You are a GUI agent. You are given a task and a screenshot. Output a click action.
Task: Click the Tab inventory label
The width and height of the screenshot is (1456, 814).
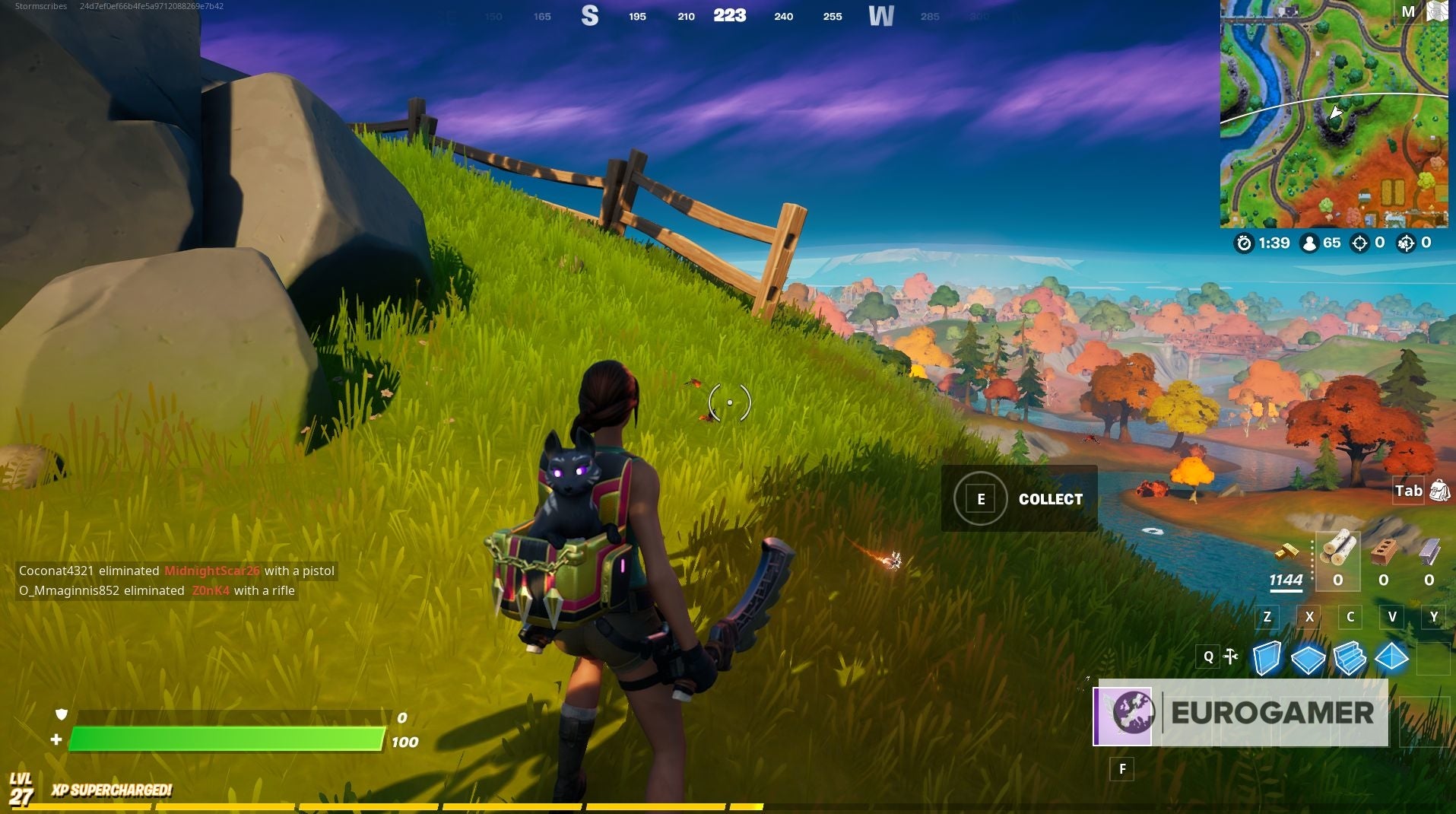click(x=1407, y=491)
